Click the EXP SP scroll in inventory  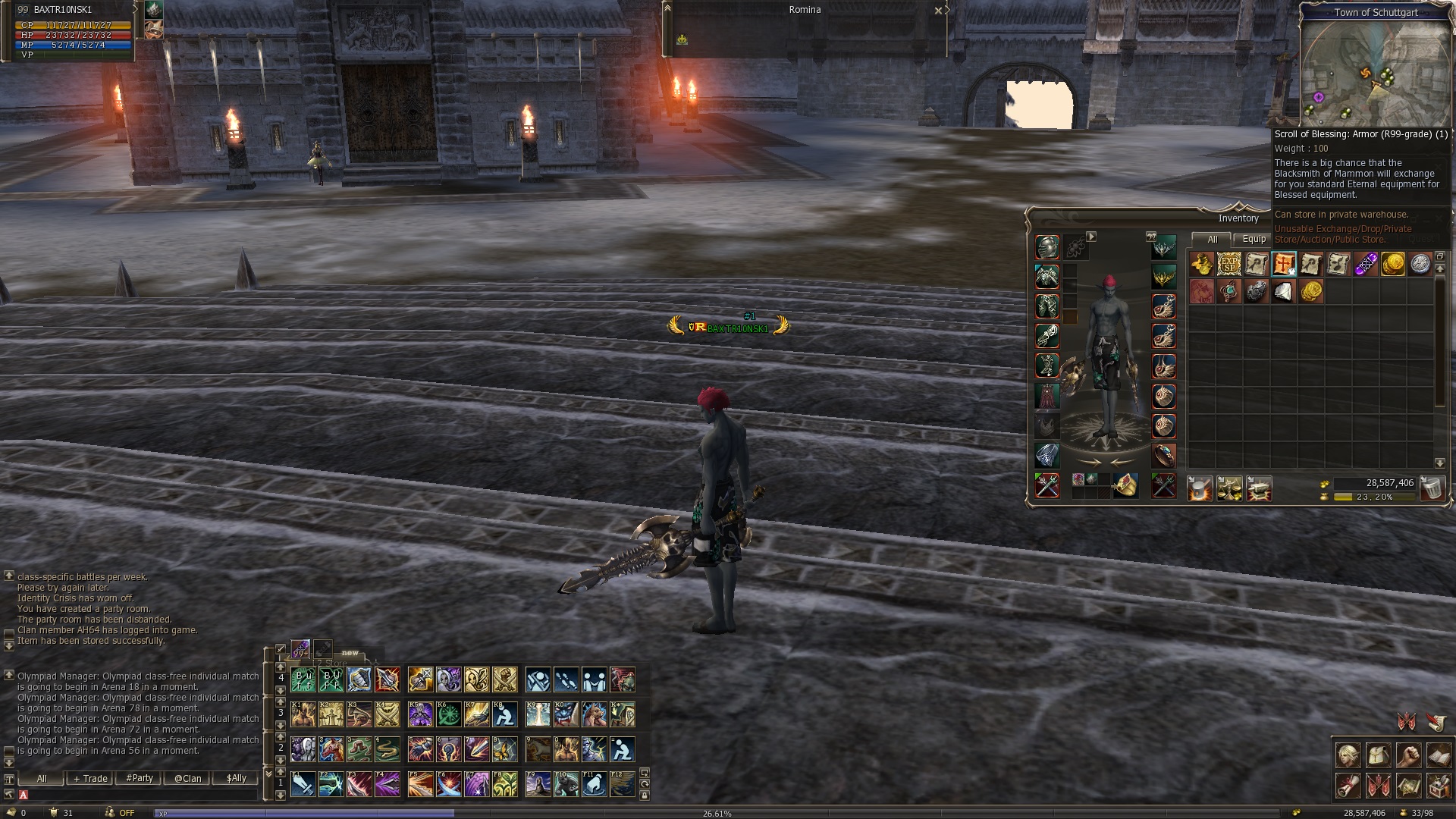click(x=1228, y=264)
